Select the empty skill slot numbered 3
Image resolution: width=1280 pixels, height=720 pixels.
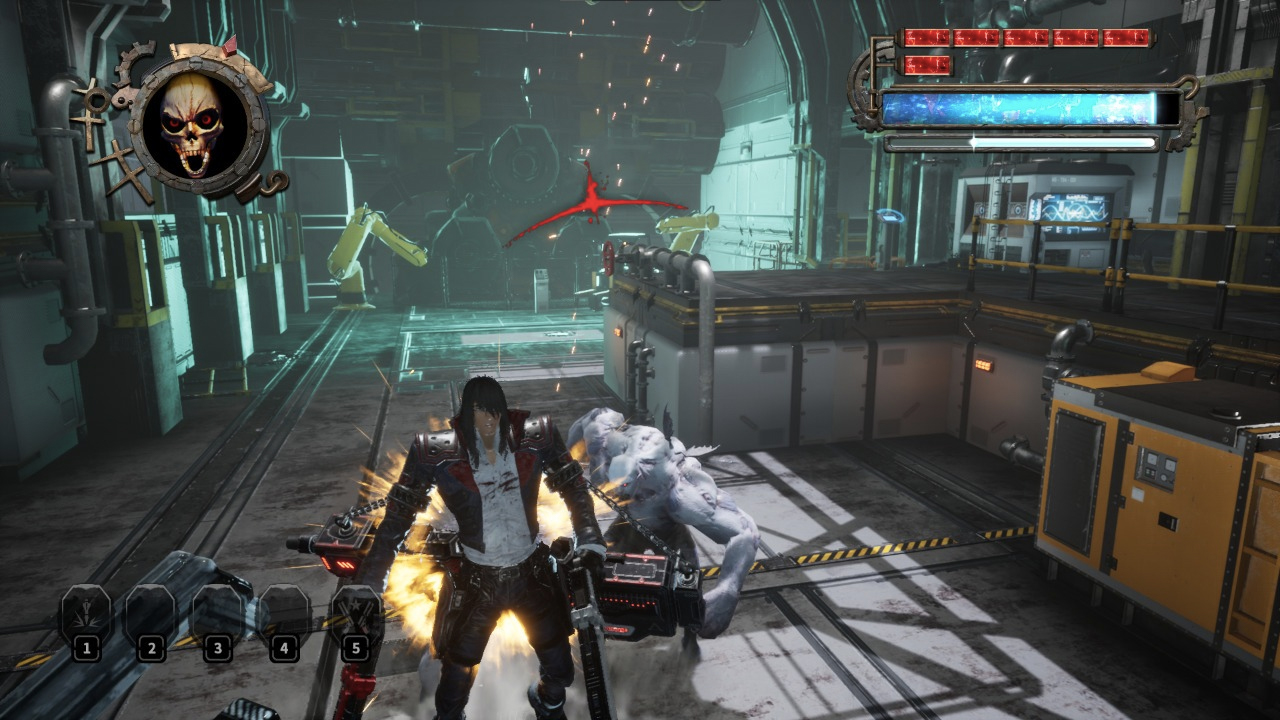click(218, 614)
